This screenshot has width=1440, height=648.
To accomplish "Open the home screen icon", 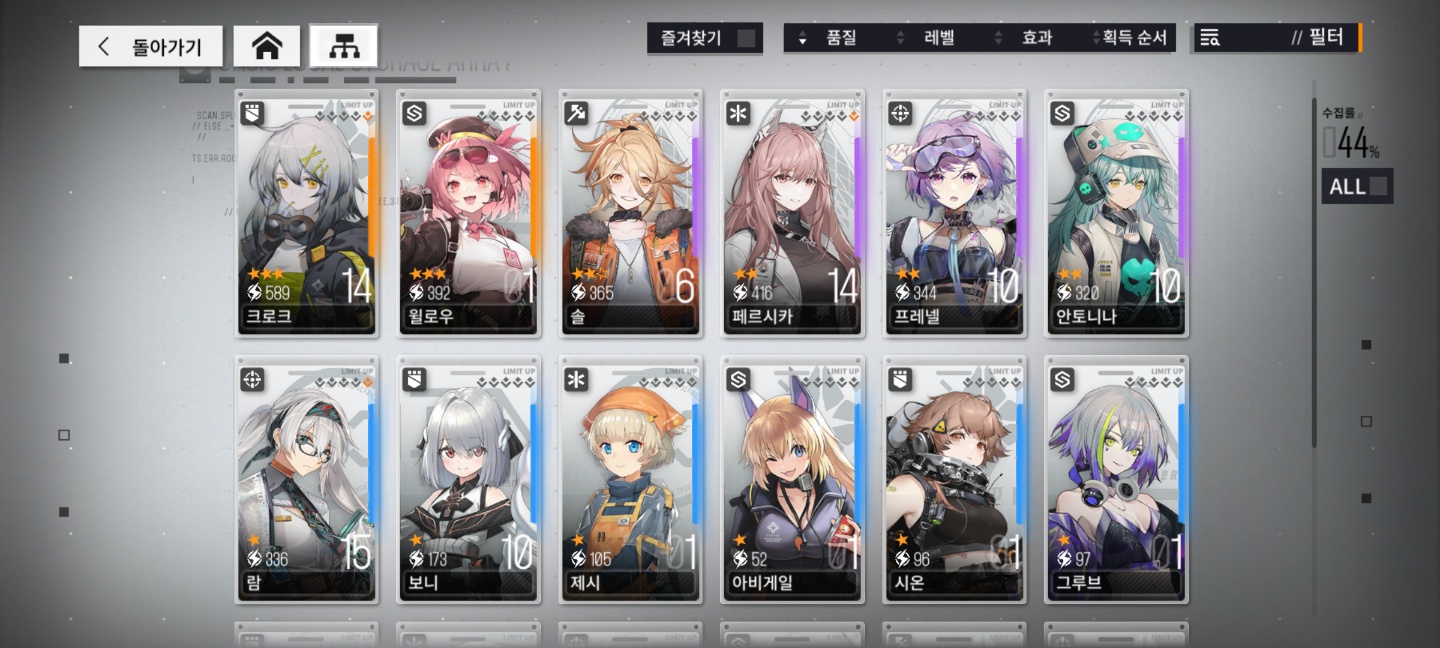I will pos(266,46).
